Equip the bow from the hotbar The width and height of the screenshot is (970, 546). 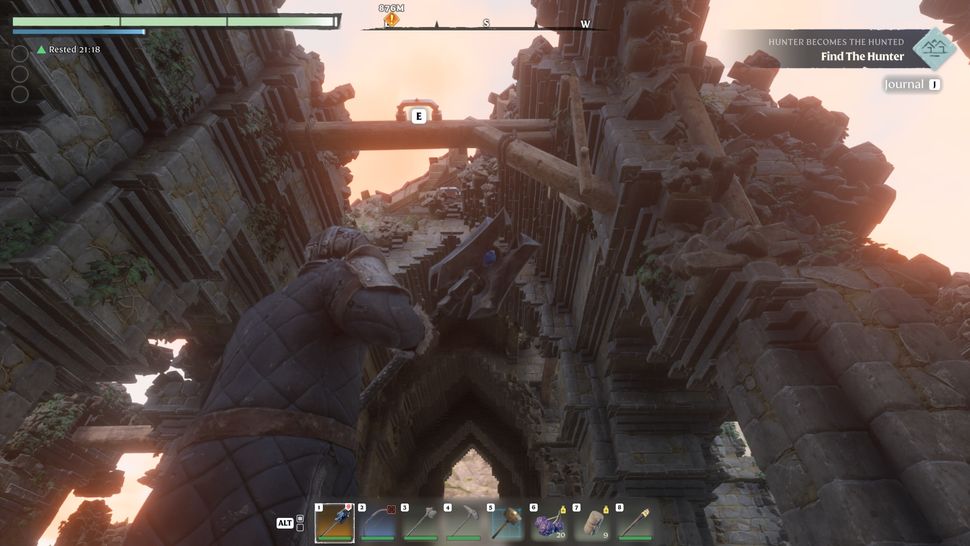pos(378,522)
